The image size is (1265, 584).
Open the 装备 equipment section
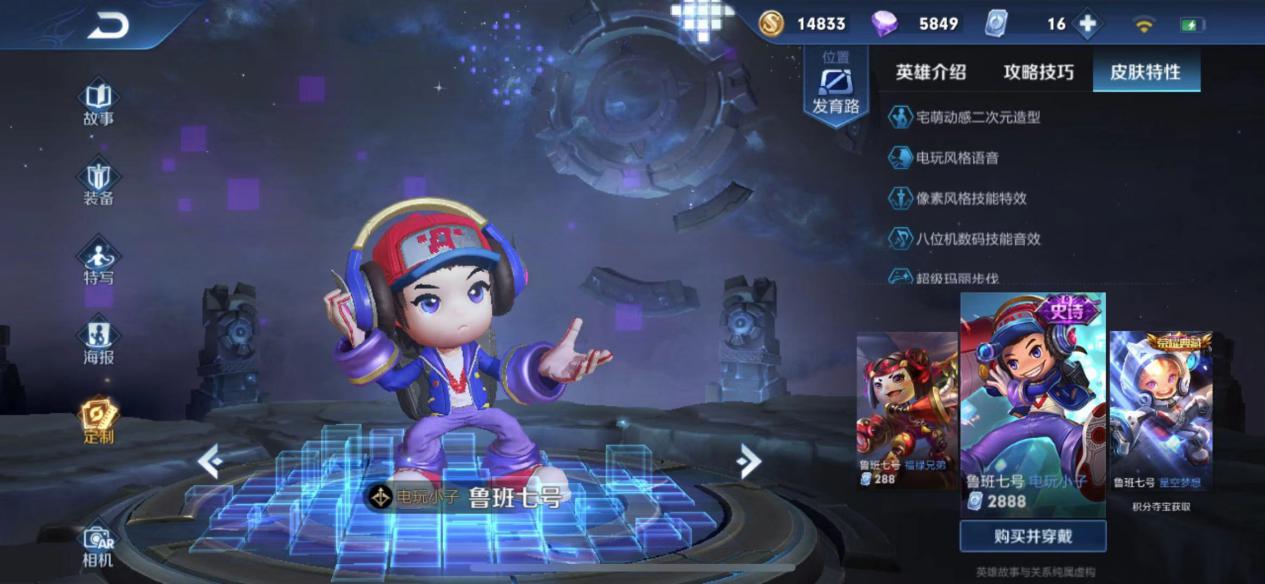point(98,184)
